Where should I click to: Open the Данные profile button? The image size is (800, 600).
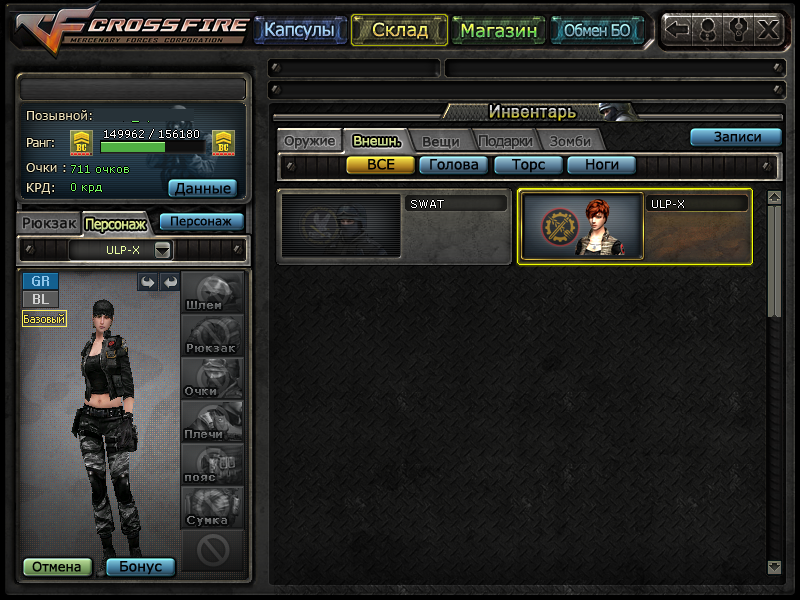(202, 188)
